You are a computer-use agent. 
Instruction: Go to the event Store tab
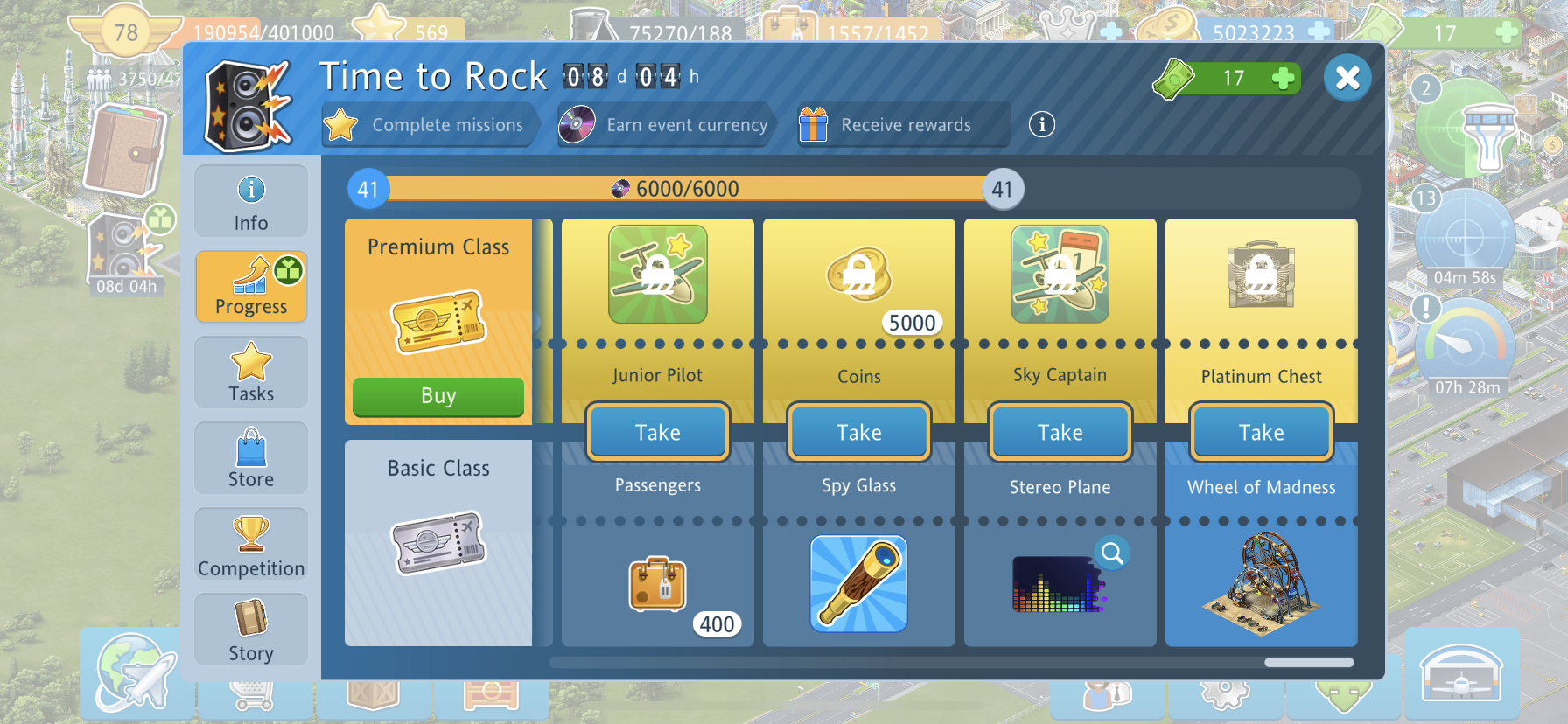coord(251,458)
